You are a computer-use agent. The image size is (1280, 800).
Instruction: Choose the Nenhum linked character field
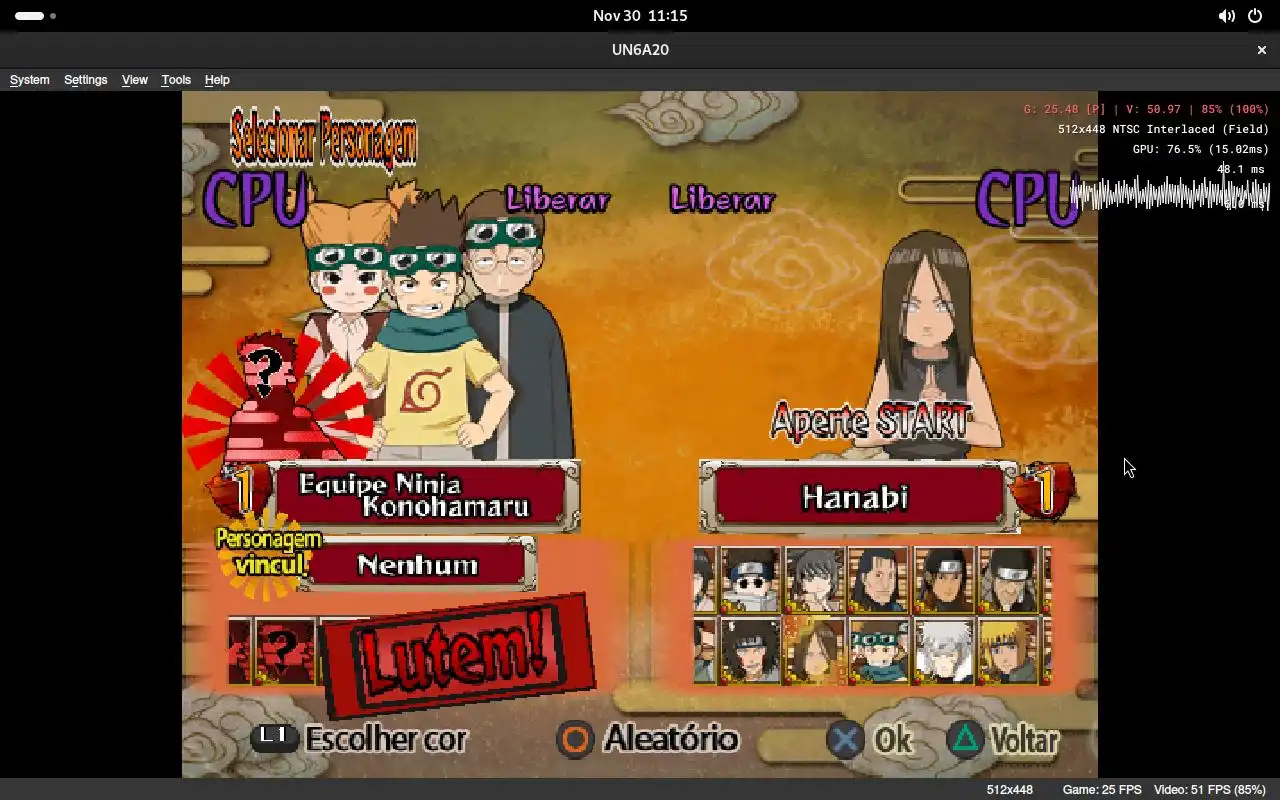(x=418, y=565)
